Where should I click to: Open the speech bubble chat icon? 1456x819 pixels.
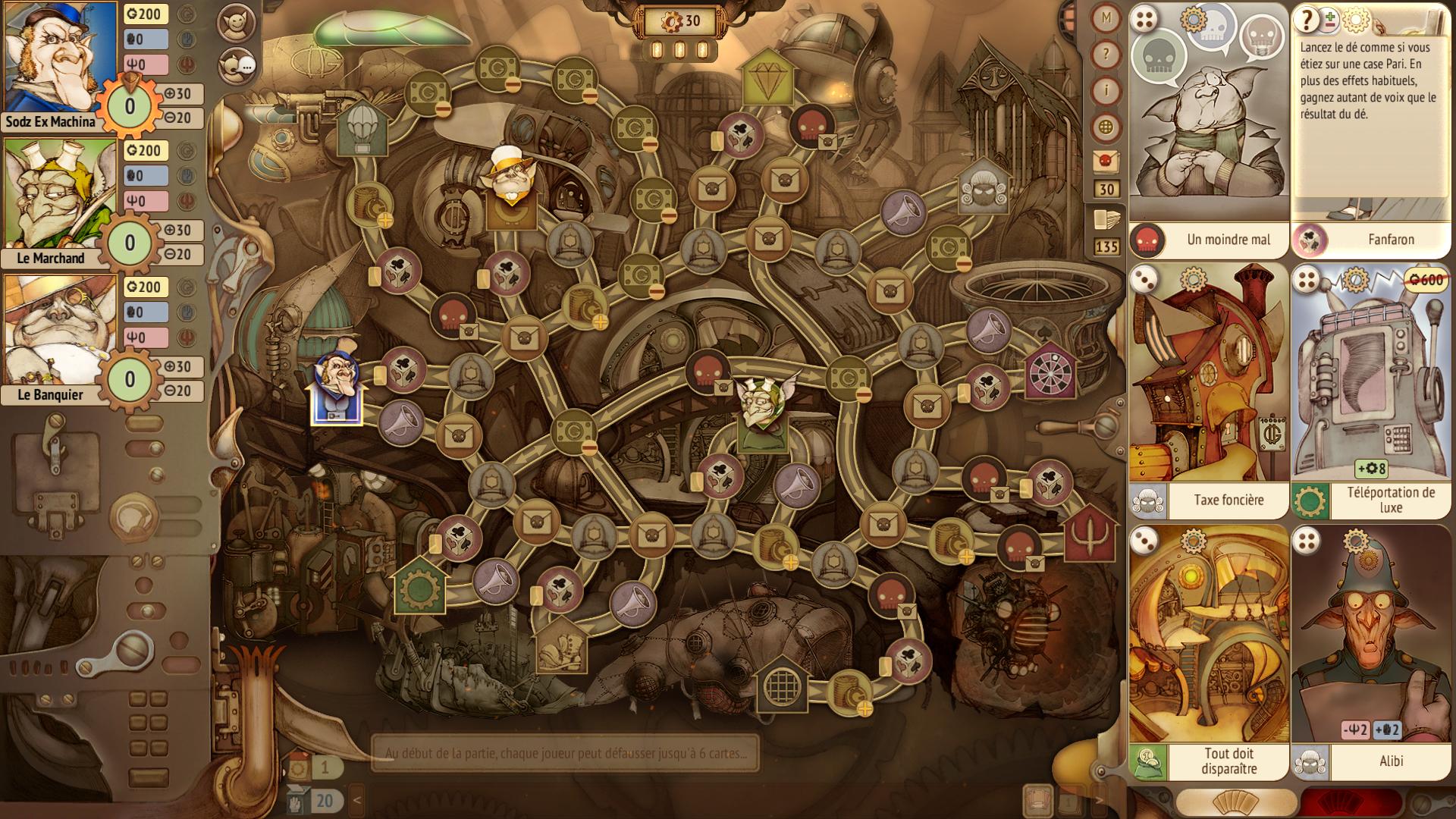pyautogui.click(x=236, y=68)
